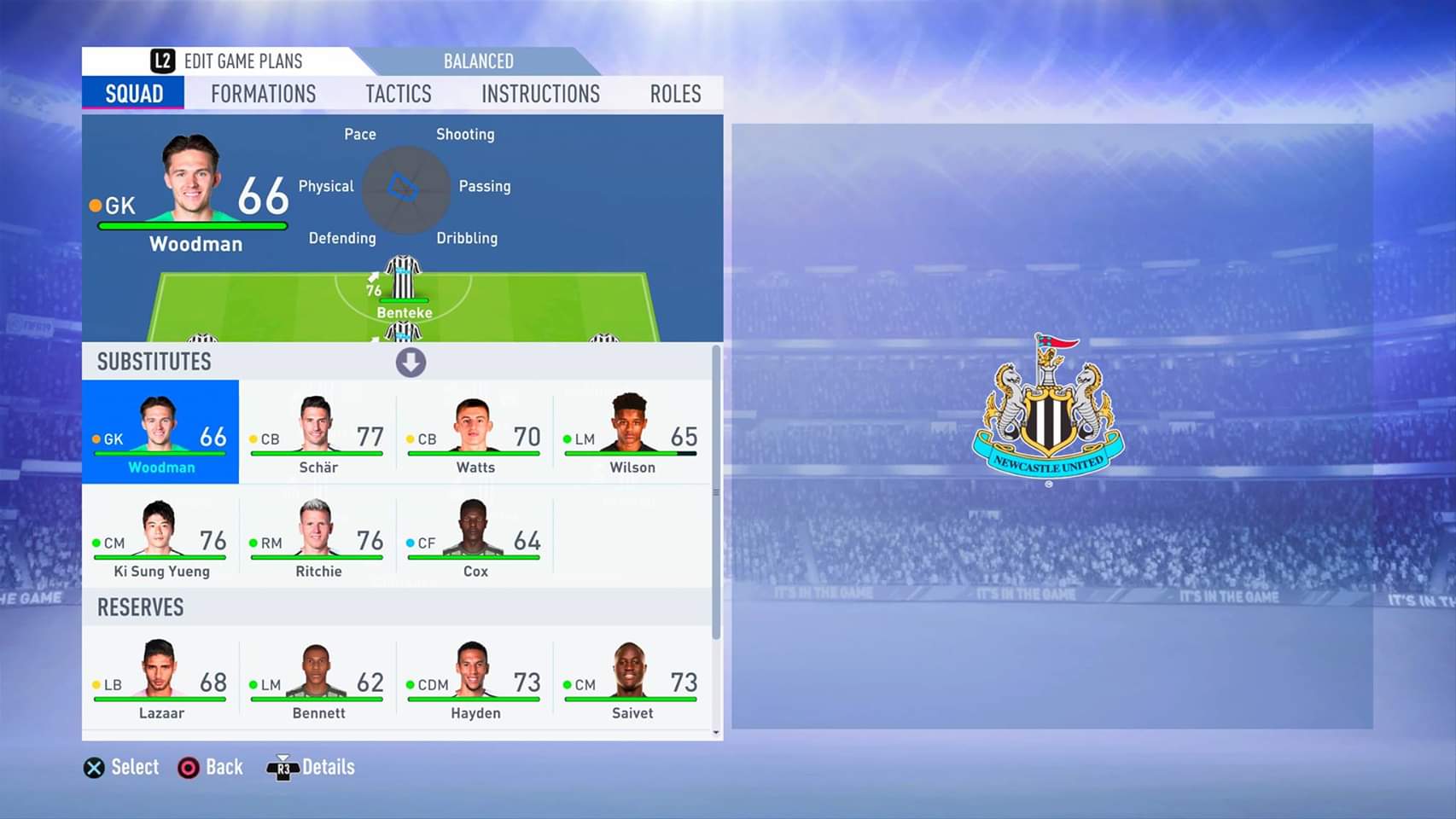Select substitute centre-back Schär
The width and height of the screenshot is (1456, 819).
click(x=317, y=433)
